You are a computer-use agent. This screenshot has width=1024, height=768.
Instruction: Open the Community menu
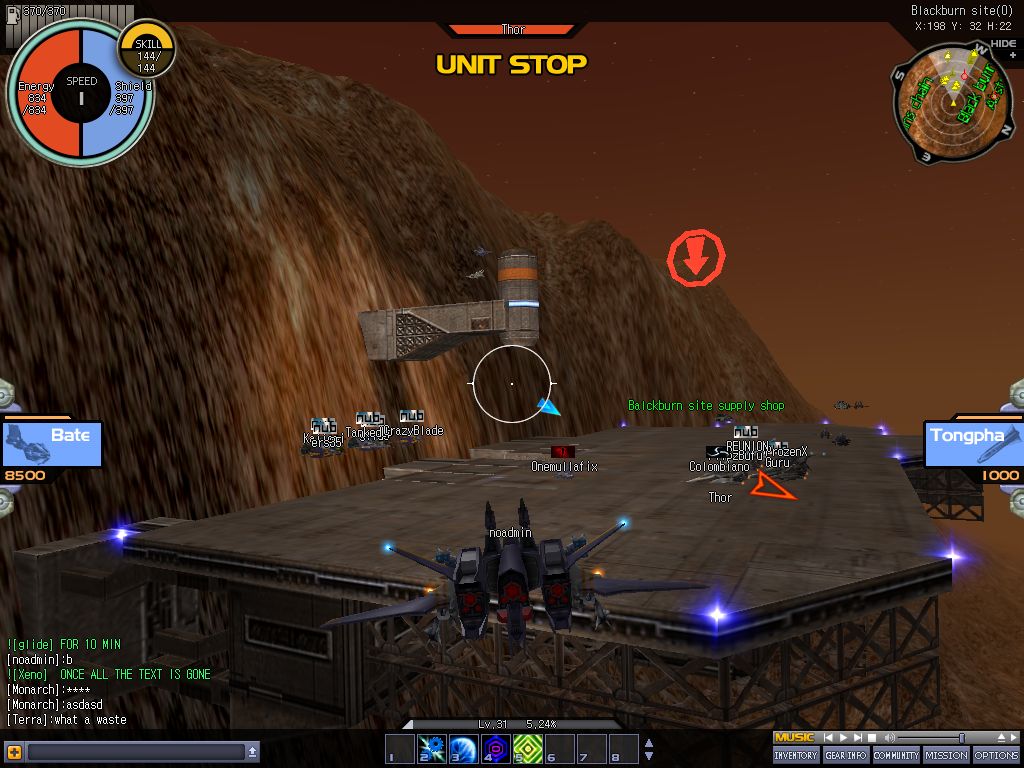[x=896, y=755]
